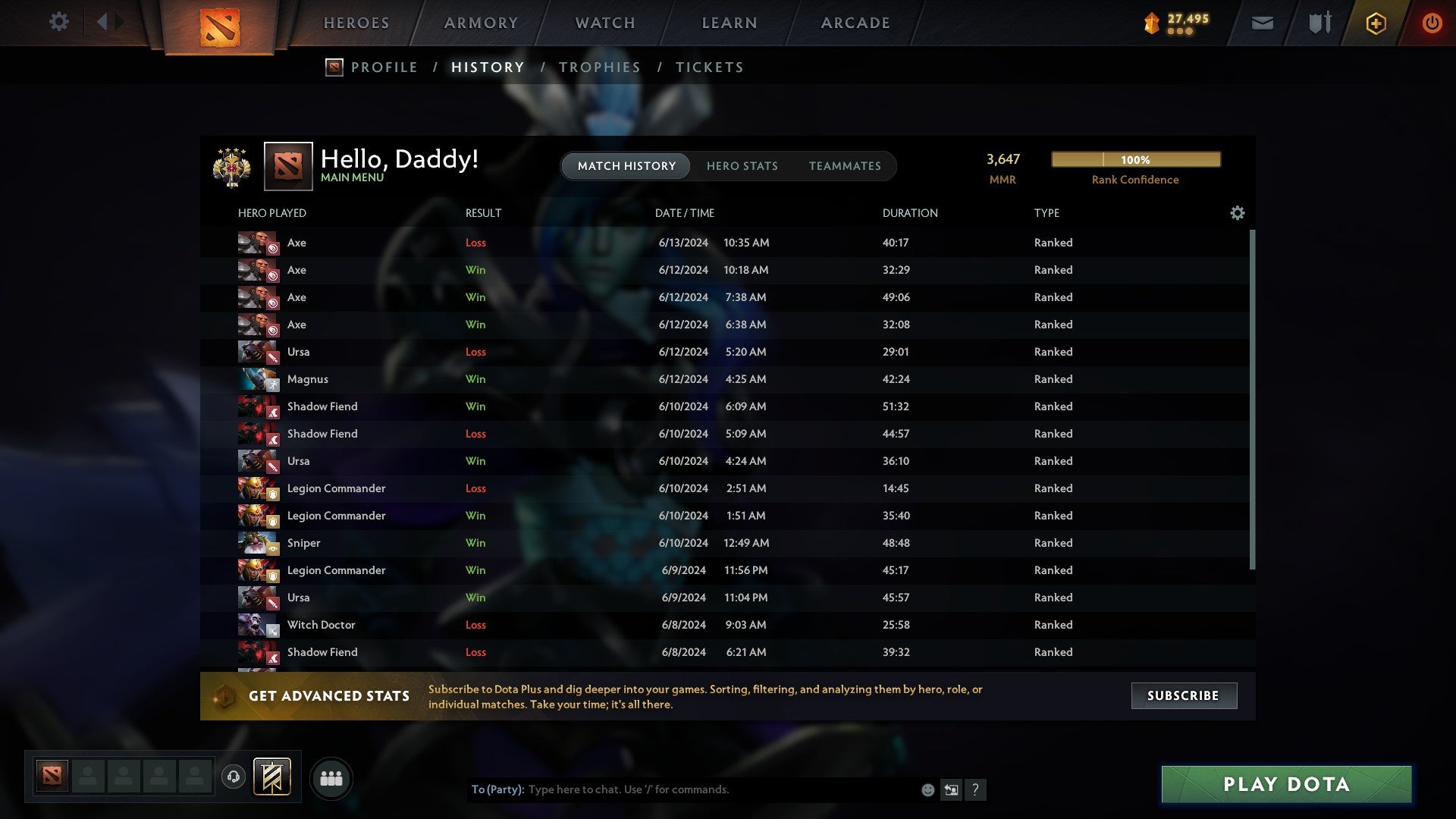The image size is (1456, 819).
Task: Click the rank medal next to profile avatar
Action: coord(231,165)
